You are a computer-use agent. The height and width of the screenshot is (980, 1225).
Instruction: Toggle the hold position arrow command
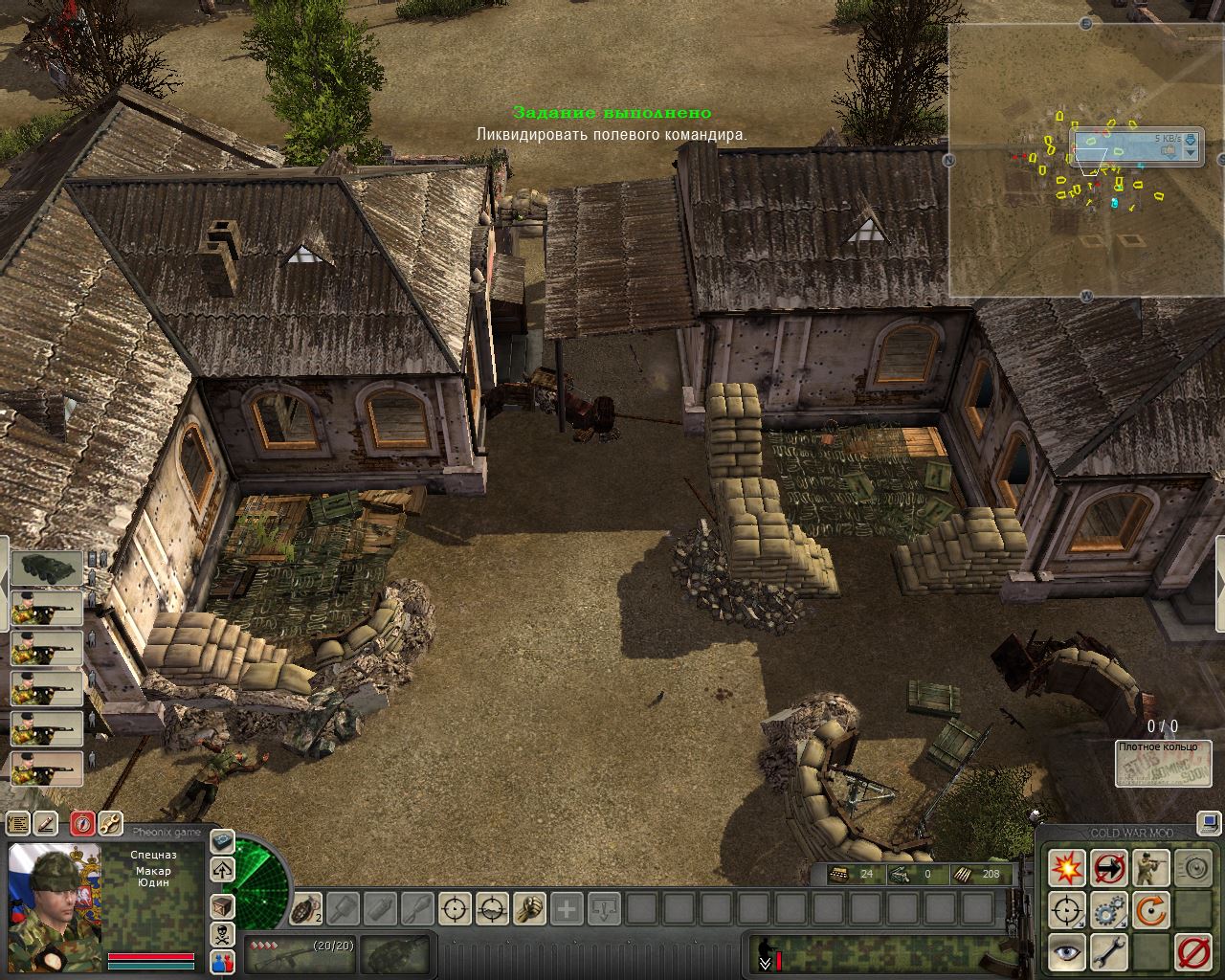1109,868
